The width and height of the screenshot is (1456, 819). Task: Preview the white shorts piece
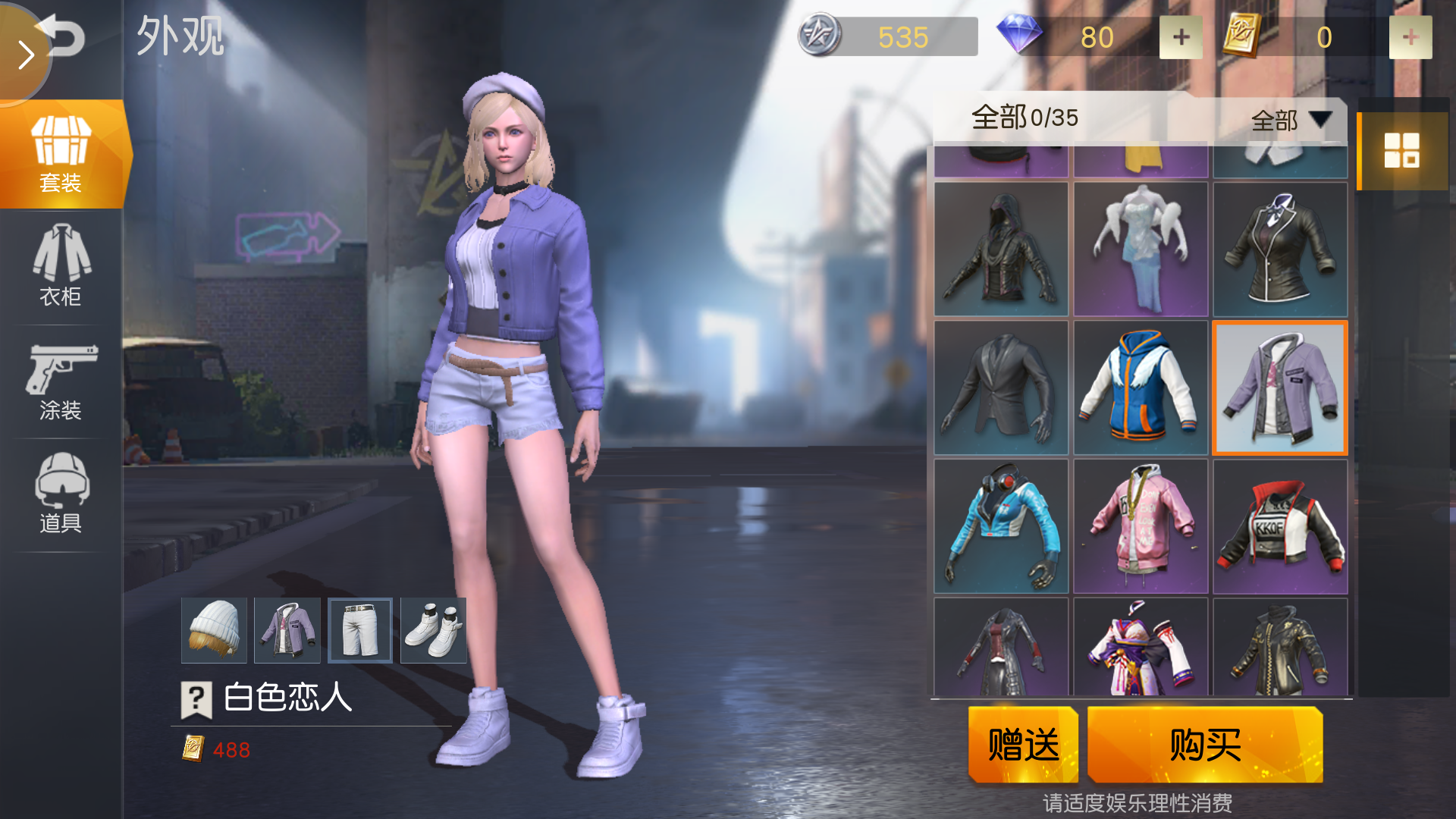tap(360, 630)
